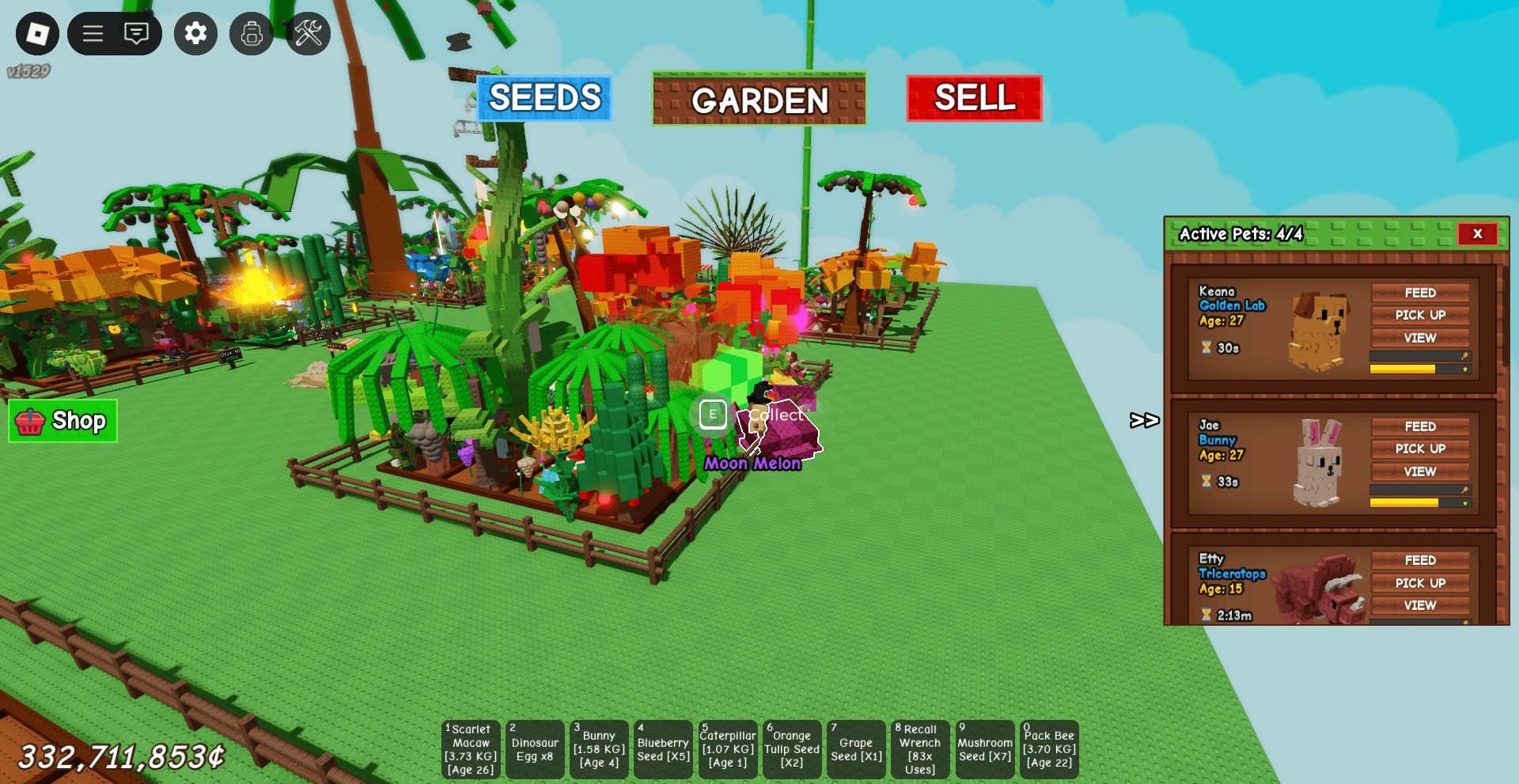Select the Recall Wrench slot
Image resolution: width=1519 pixels, height=784 pixels.
(920, 749)
